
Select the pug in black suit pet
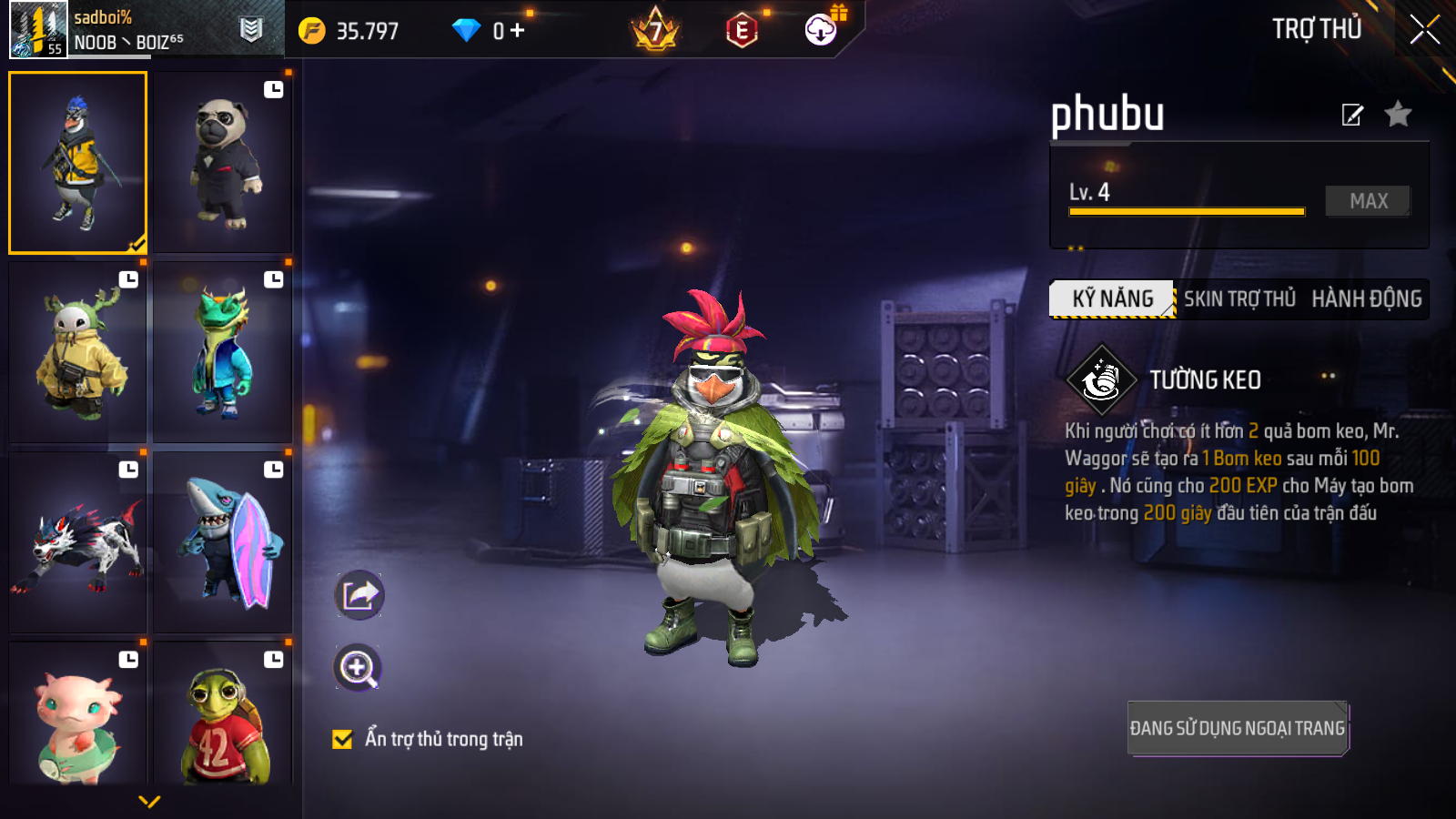pos(223,164)
